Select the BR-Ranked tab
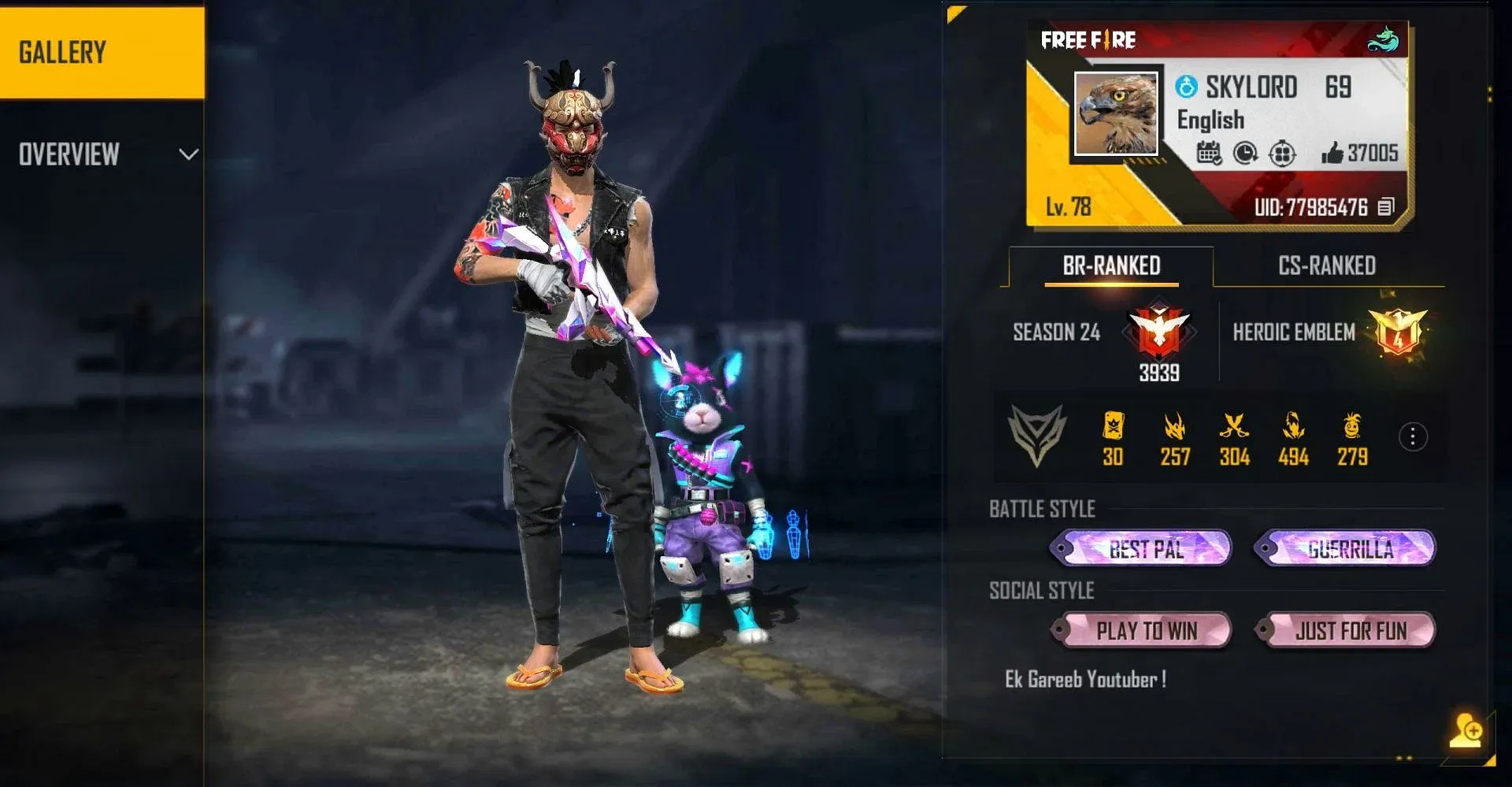 tap(1111, 266)
